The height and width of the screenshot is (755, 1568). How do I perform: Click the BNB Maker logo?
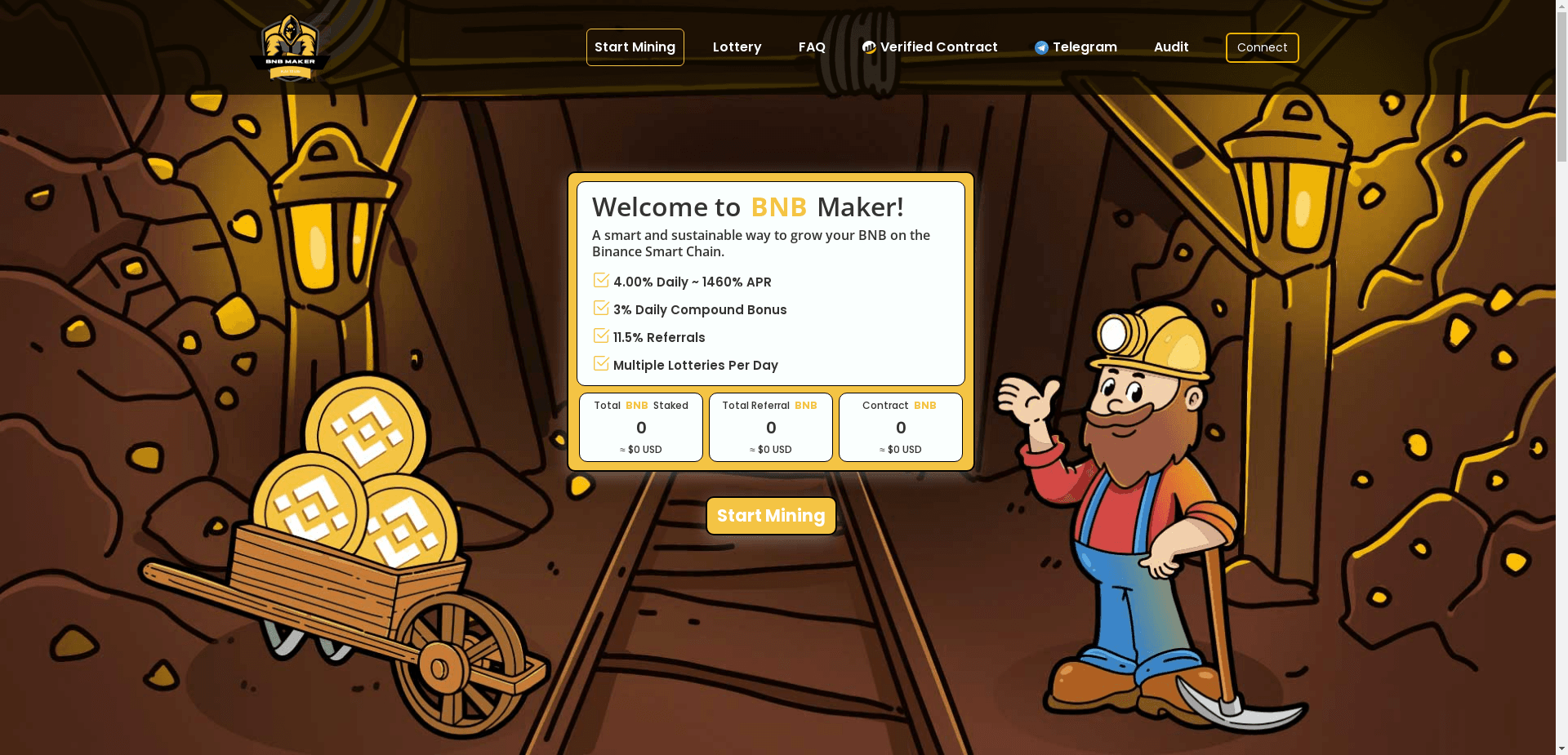coord(289,47)
